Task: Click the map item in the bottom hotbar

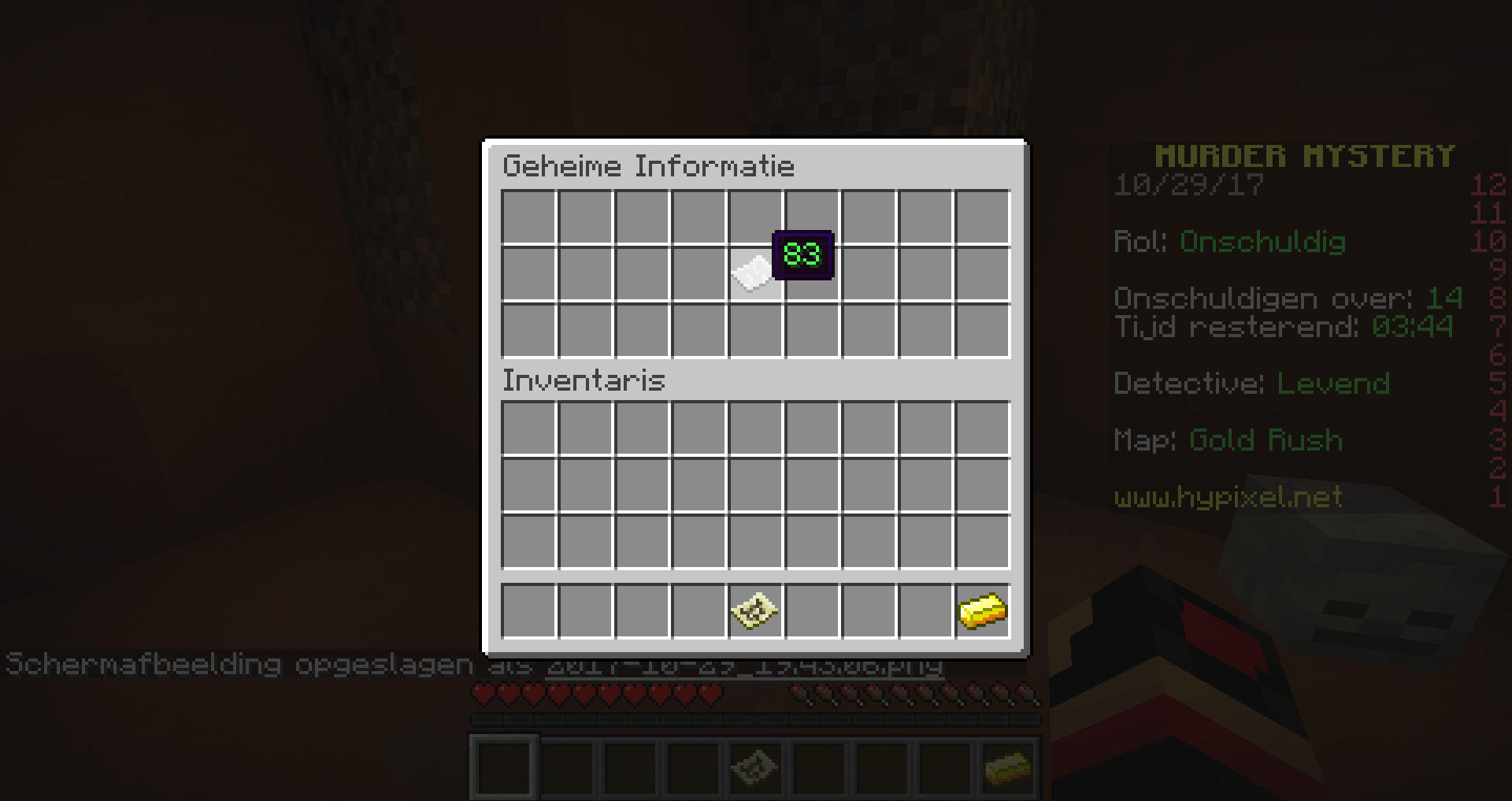Action: pos(754,768)
